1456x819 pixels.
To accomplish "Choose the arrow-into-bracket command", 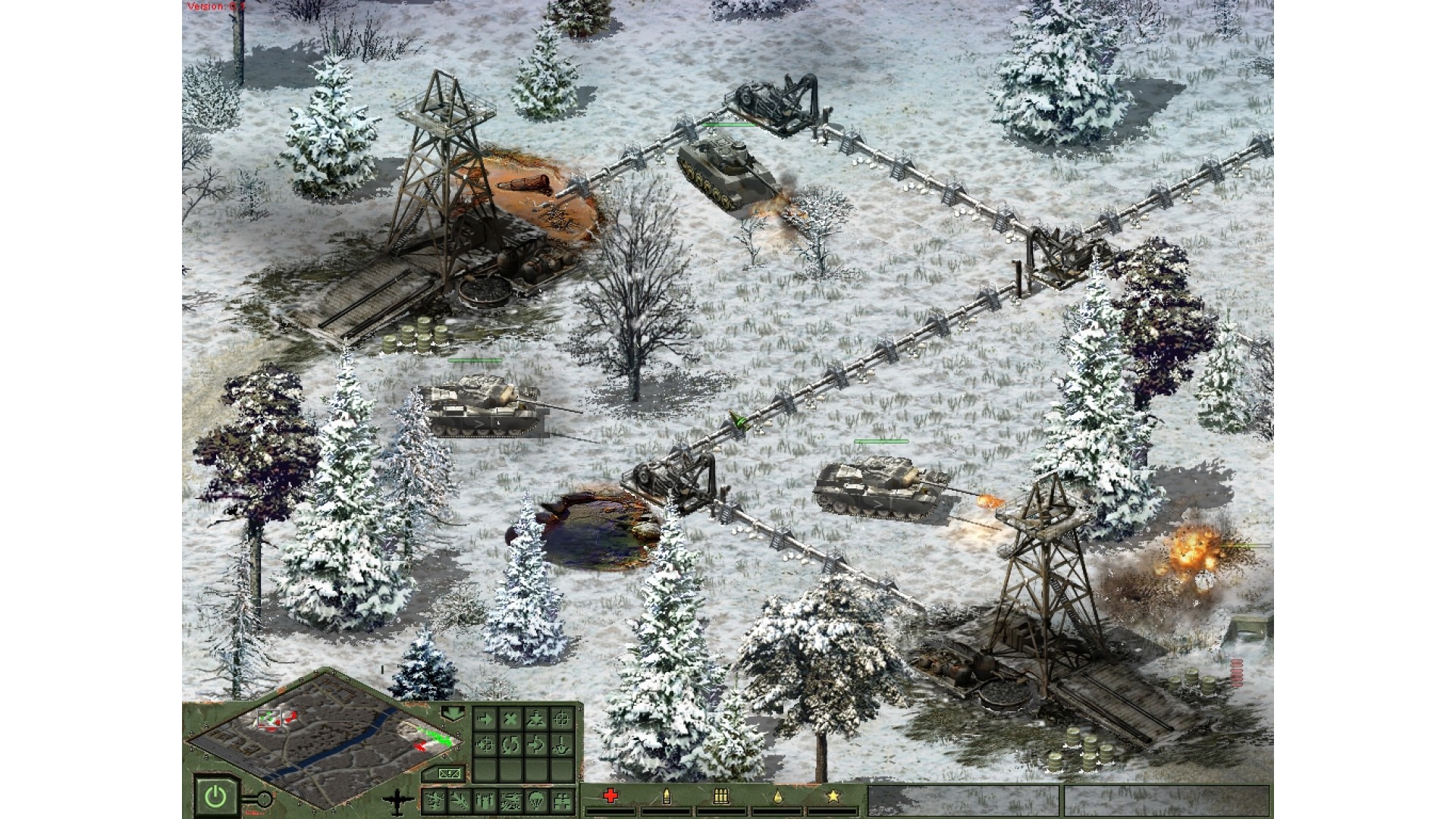I will point(536,745).
